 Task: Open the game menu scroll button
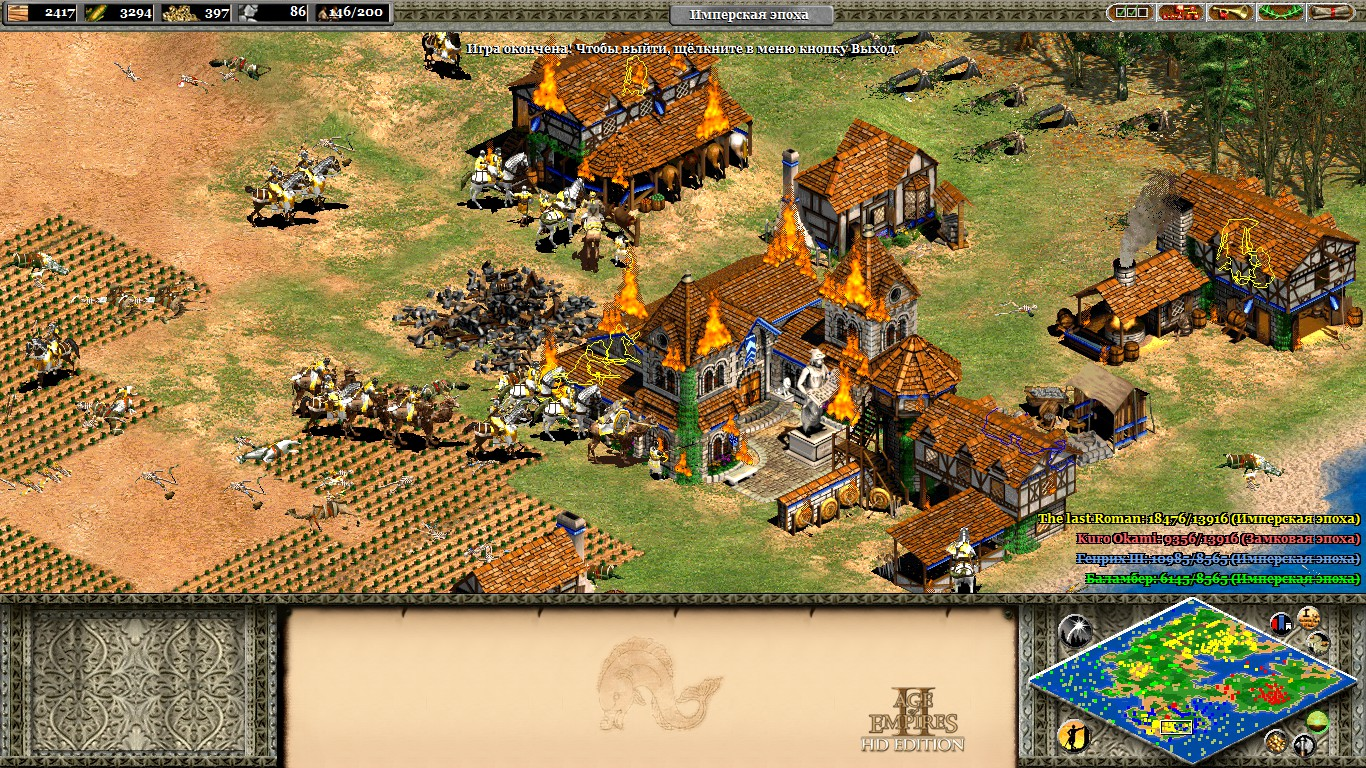(x=1332, y=13)
